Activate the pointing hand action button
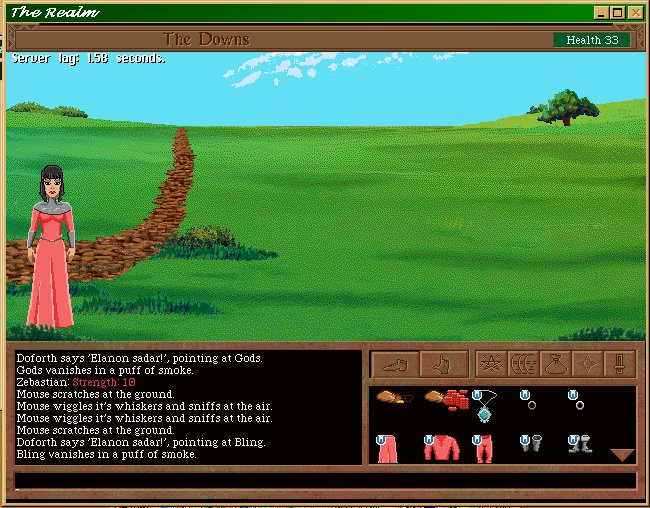Screen dimensions: 650x508 [x=444, y=363]
